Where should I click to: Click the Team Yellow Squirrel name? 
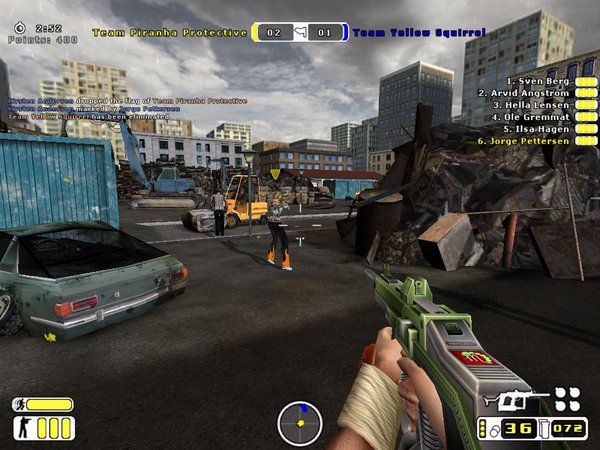coord(418,33)
